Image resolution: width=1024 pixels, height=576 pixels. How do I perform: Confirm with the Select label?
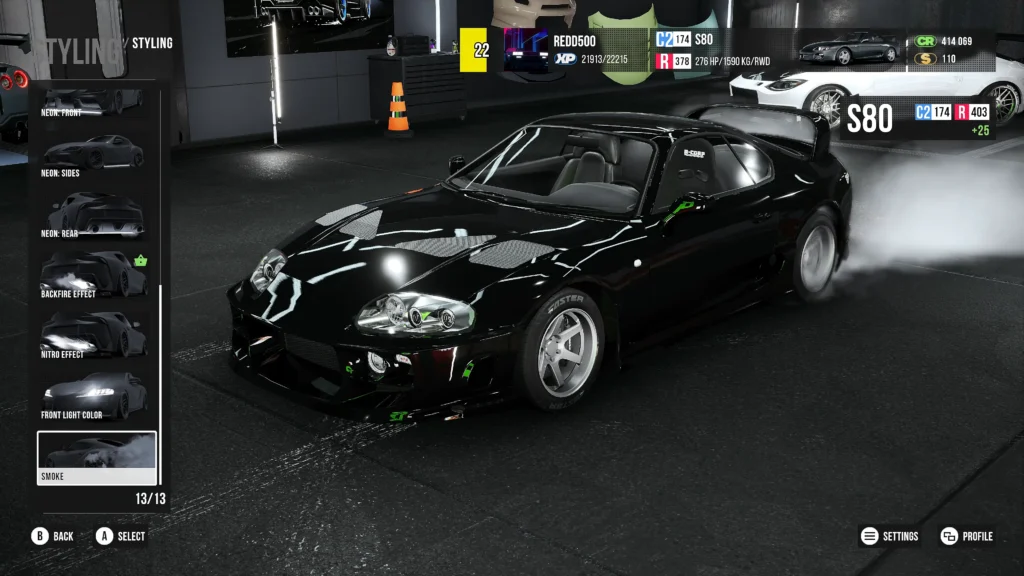pos(120,536)
